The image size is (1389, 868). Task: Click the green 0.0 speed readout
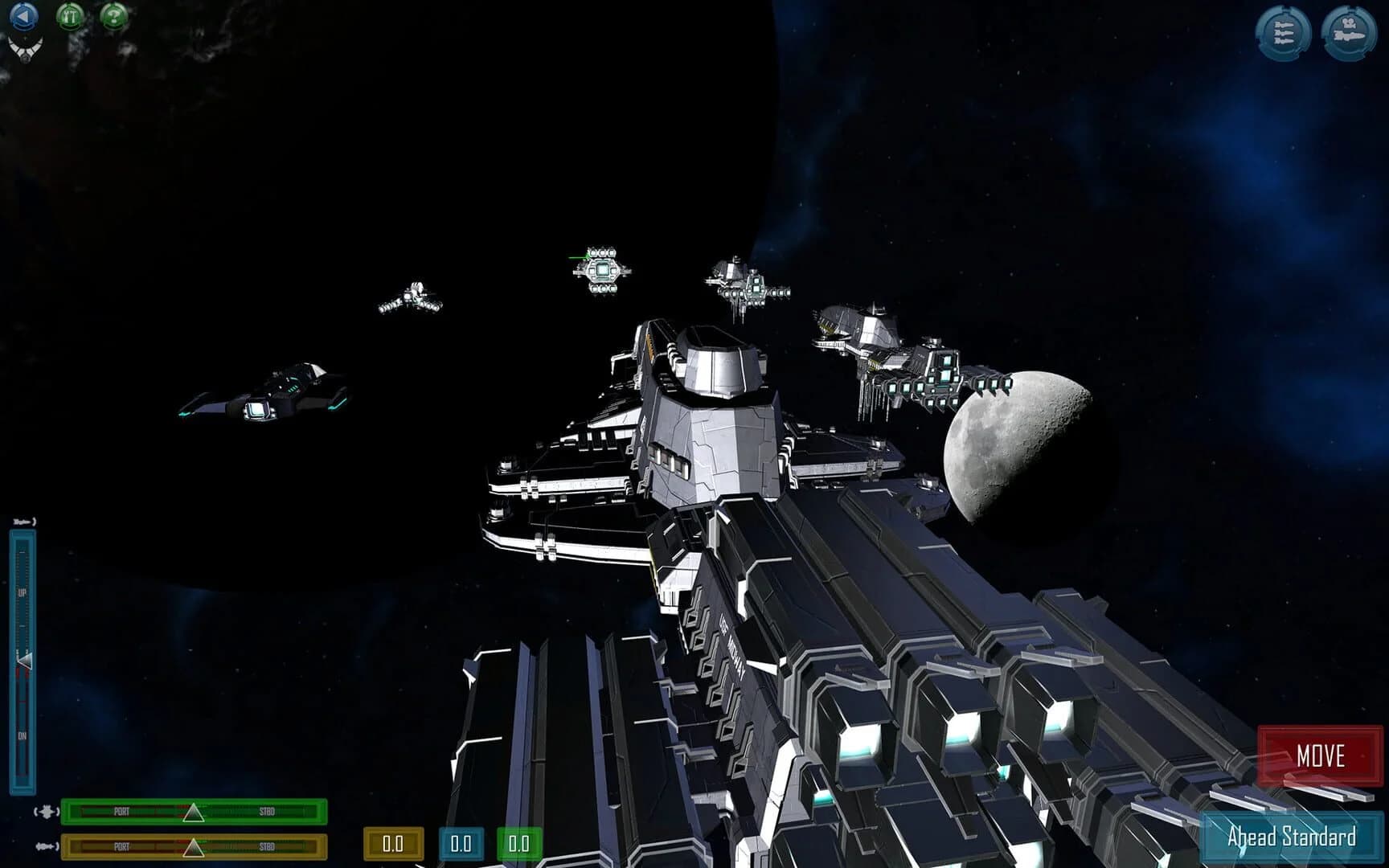(518, 845)
